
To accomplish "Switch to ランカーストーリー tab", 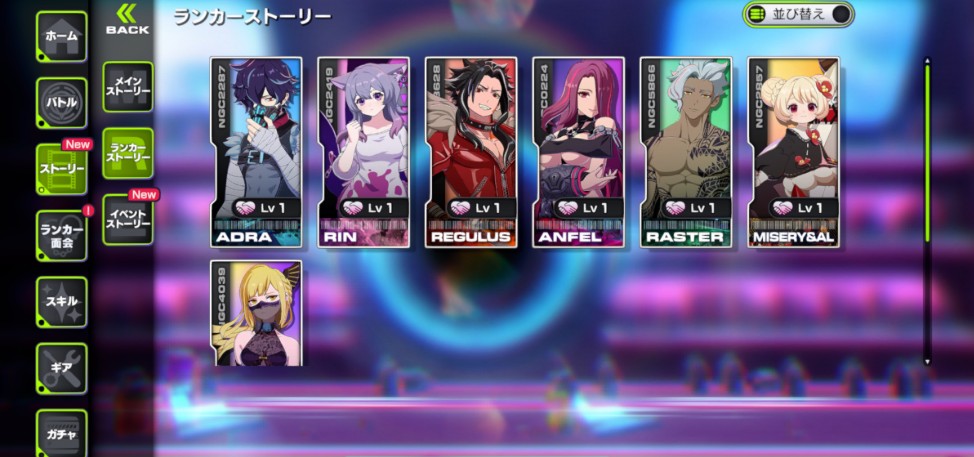I will pos(128,152).
